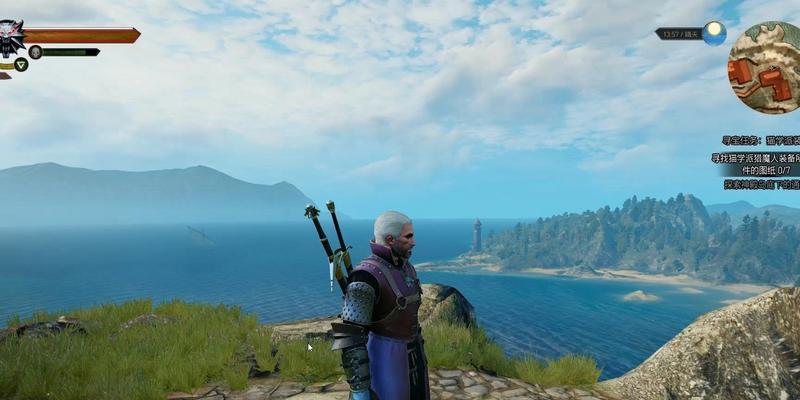Screen dimensions: 800x400
Task: Open the circular minimap
Action: click(x=766, y=67)
